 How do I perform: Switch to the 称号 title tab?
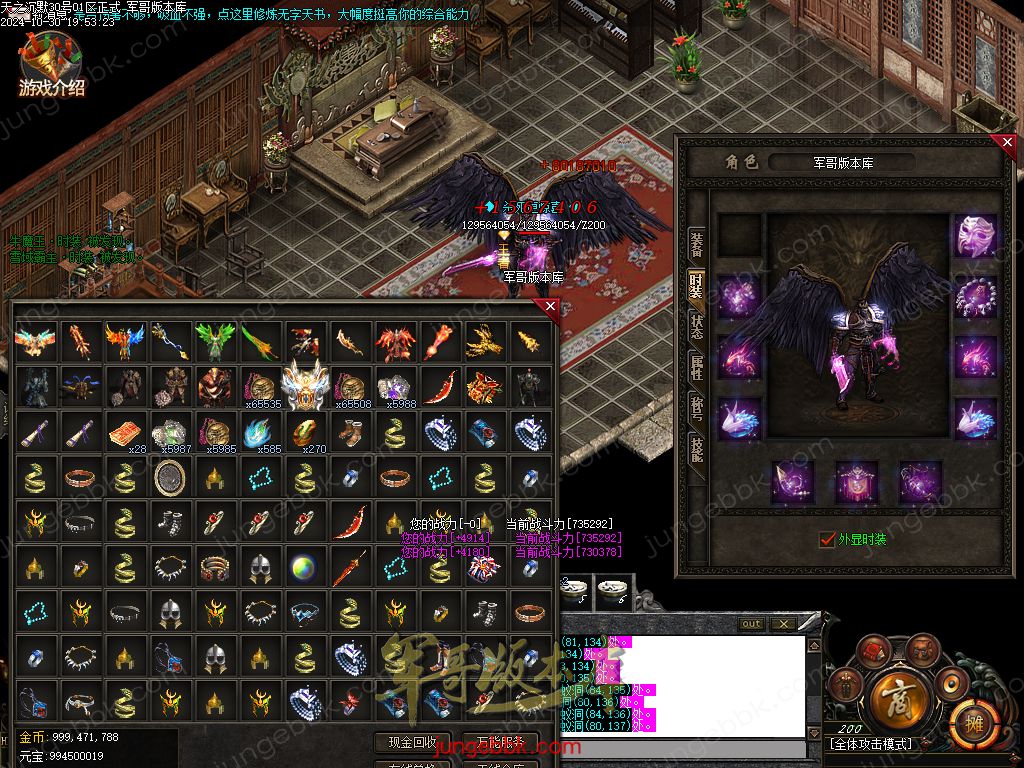coord(697,410)
